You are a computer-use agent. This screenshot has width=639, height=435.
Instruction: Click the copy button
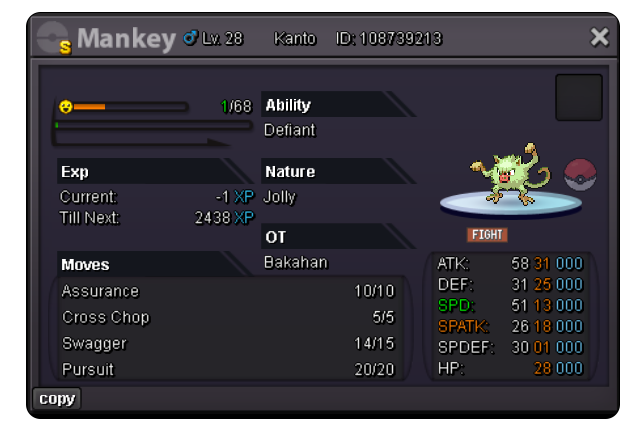tap(57, 399)
